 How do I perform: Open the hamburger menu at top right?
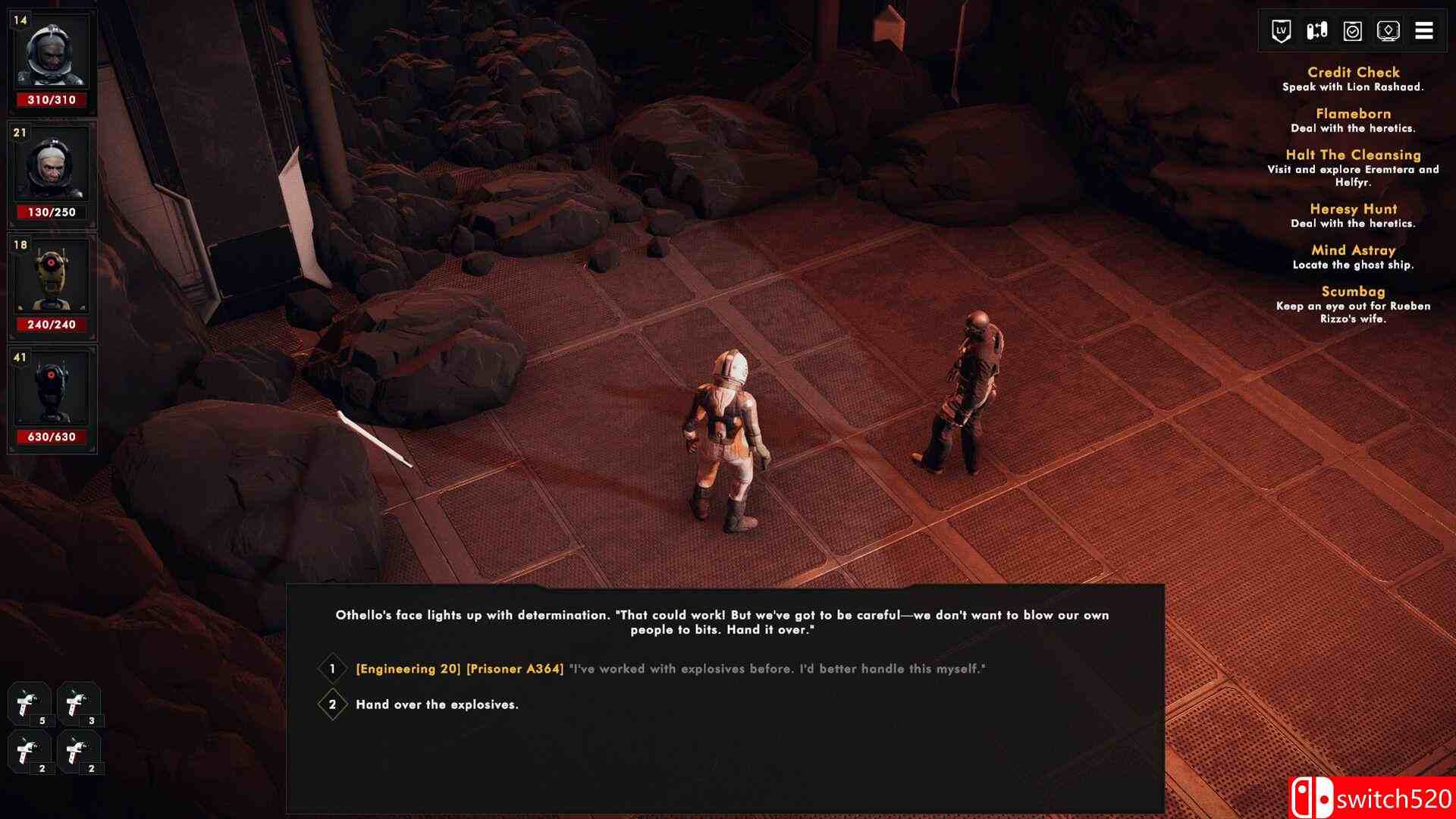click(x=1426, y=30)
